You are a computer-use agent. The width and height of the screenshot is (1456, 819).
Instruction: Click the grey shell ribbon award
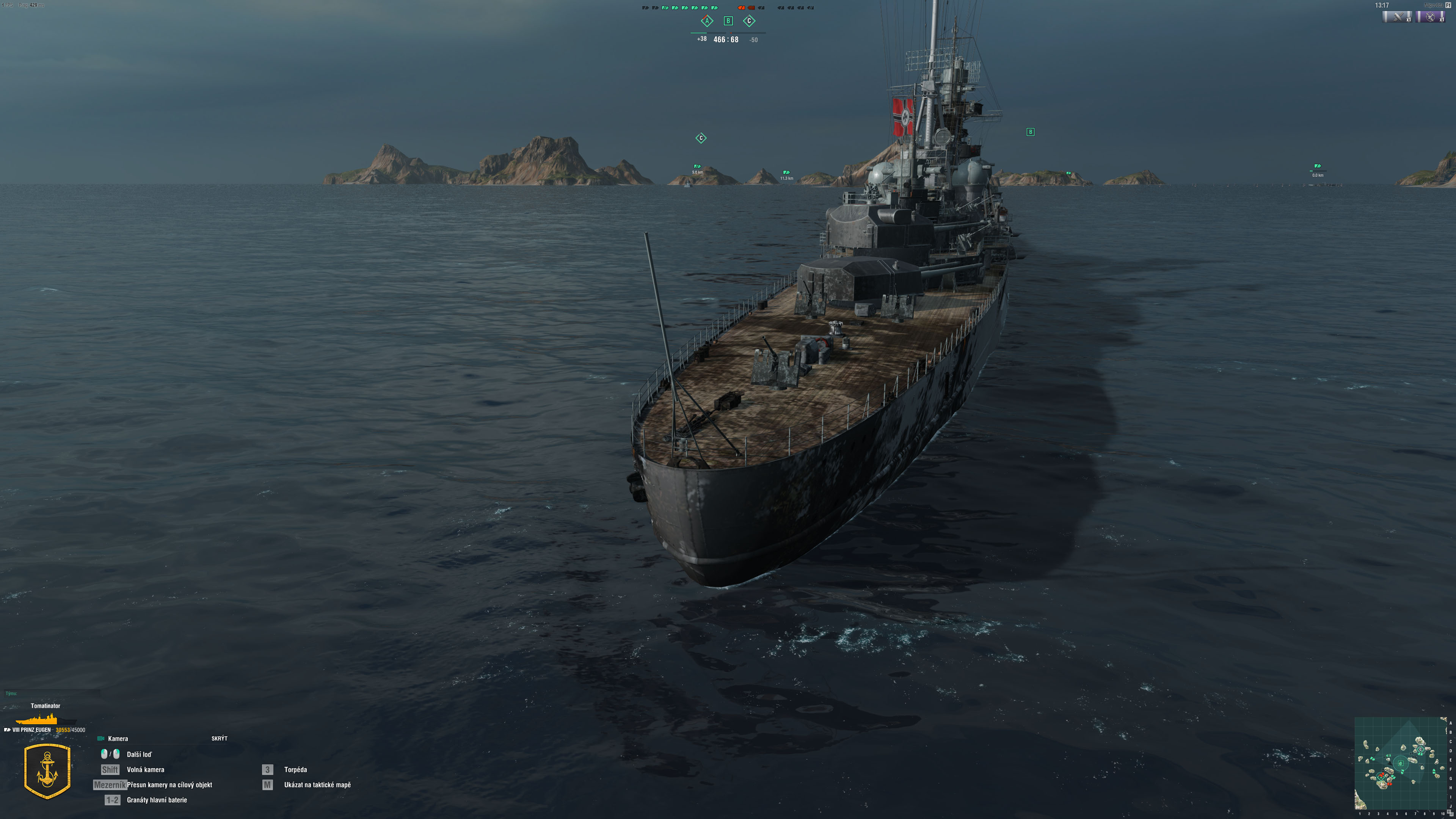pyautogui.click(x=1396, y=17)
